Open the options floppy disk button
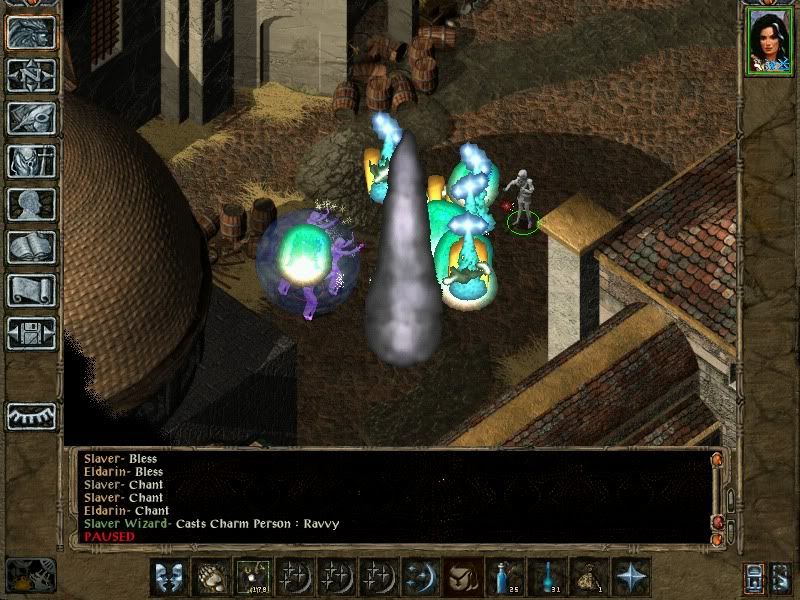The height and width of the screenshot is (600, 800). click(x=32, y=333)
